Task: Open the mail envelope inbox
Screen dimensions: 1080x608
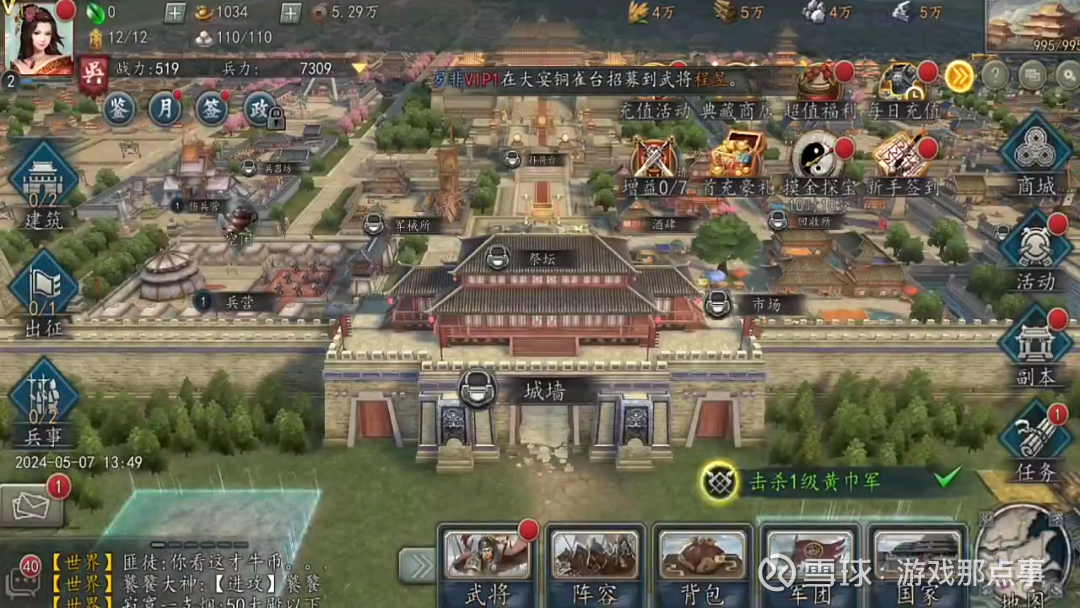Action: [30, 505]
